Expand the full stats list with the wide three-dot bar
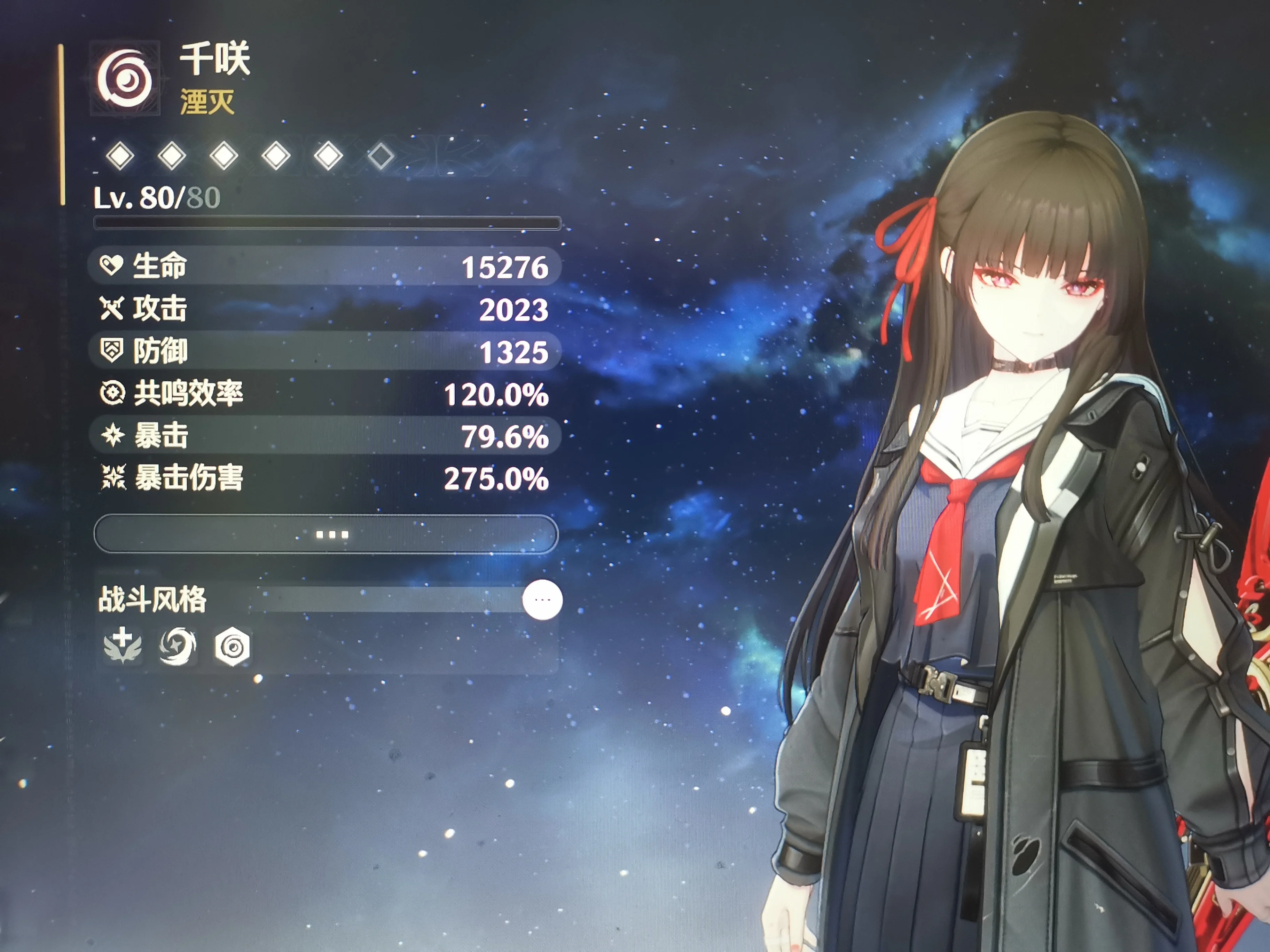Viewport: 1270px width, 952px height. click(x=326, y=534)
